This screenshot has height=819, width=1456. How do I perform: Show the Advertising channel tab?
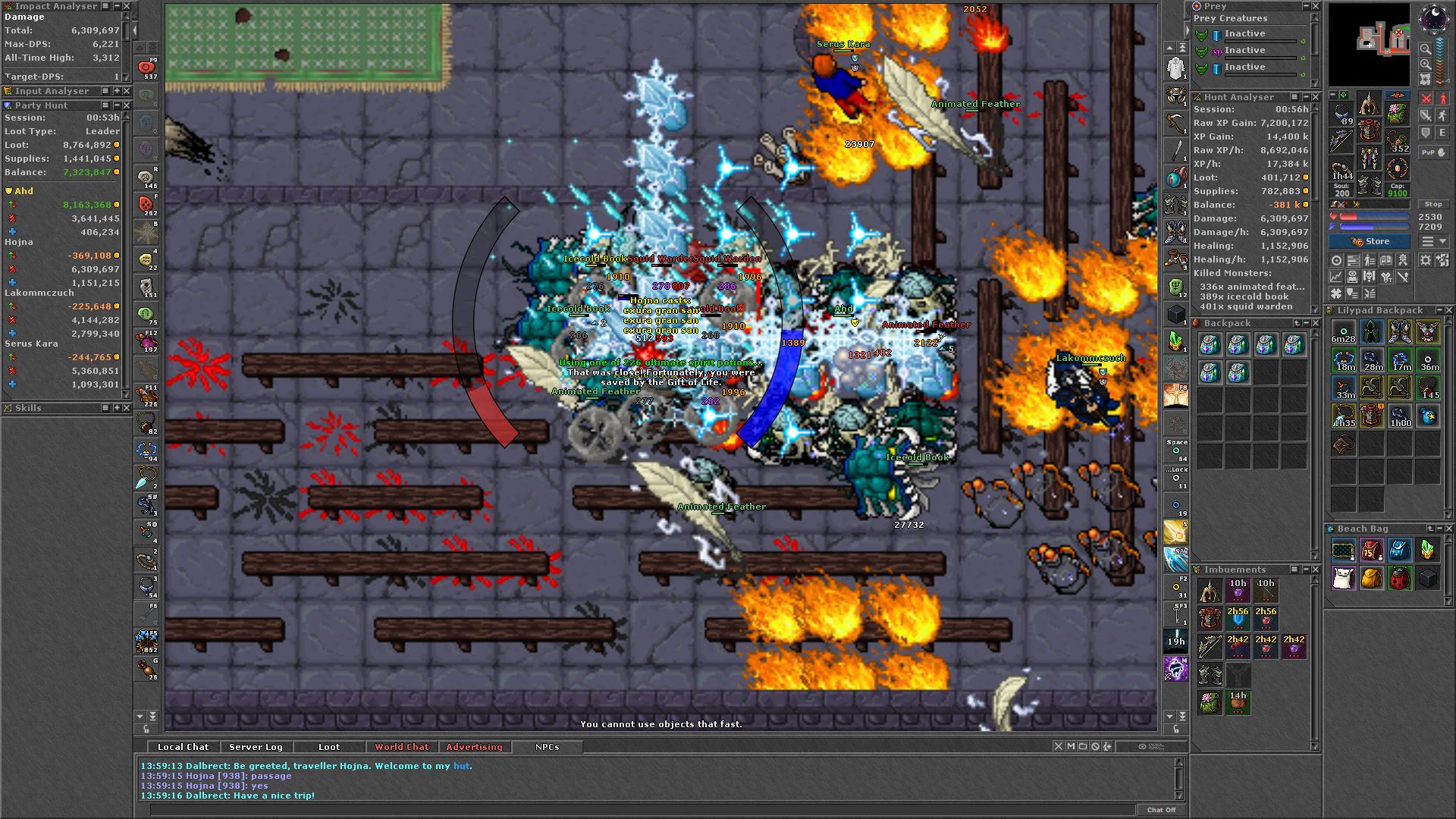(x=474, y=747)
